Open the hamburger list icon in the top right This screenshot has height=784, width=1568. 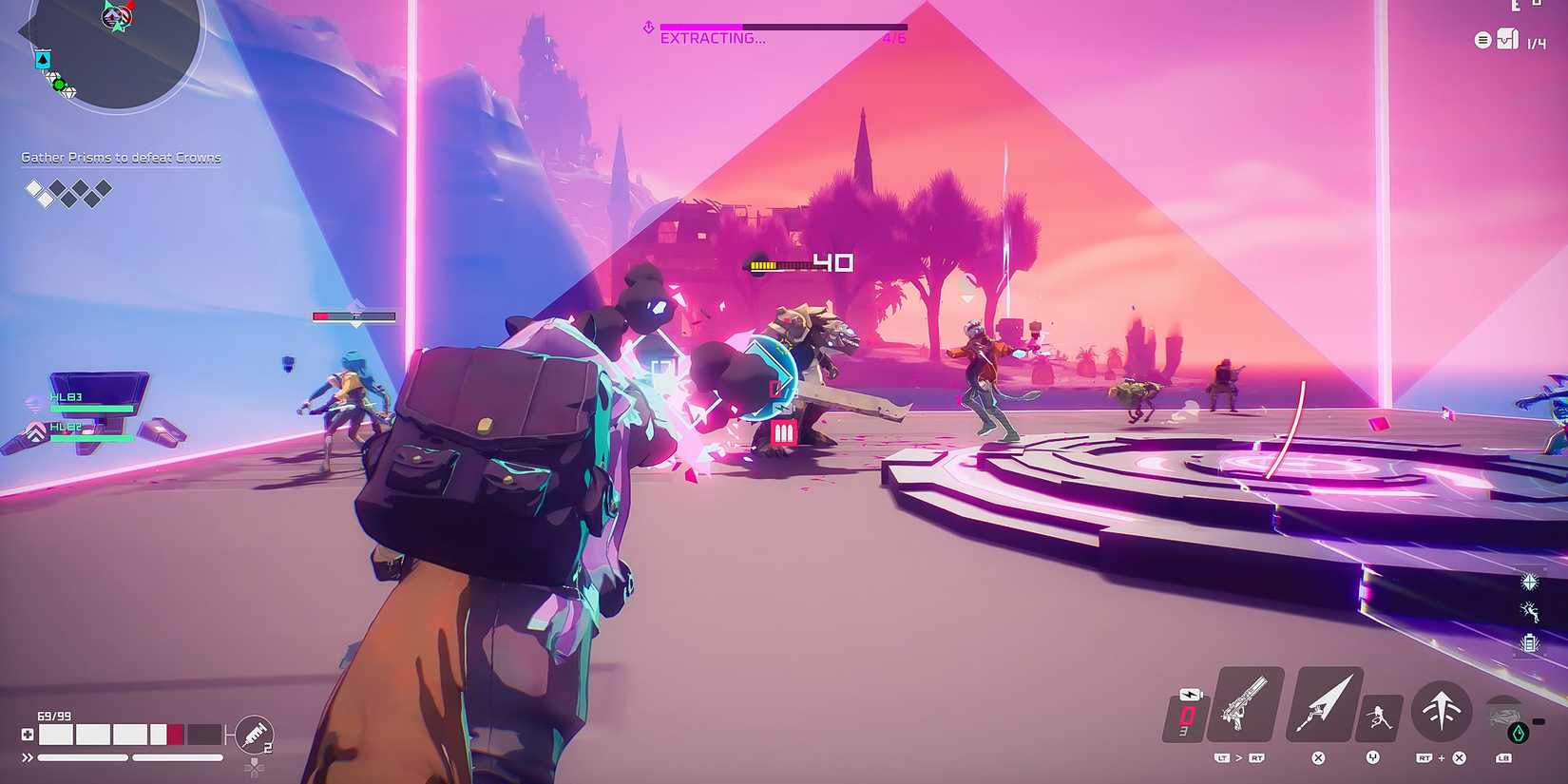coord(1483,40)
